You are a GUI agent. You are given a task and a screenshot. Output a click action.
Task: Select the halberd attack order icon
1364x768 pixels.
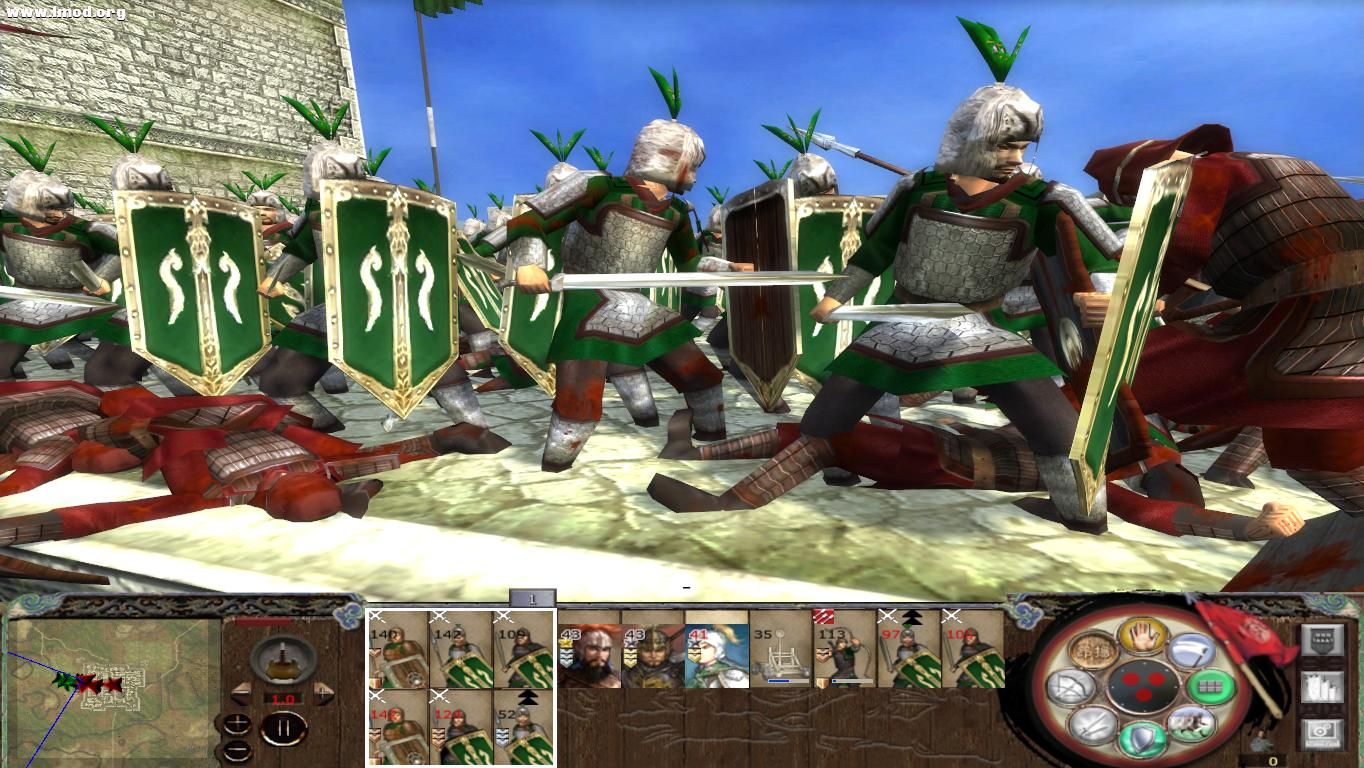point(1192,650)
